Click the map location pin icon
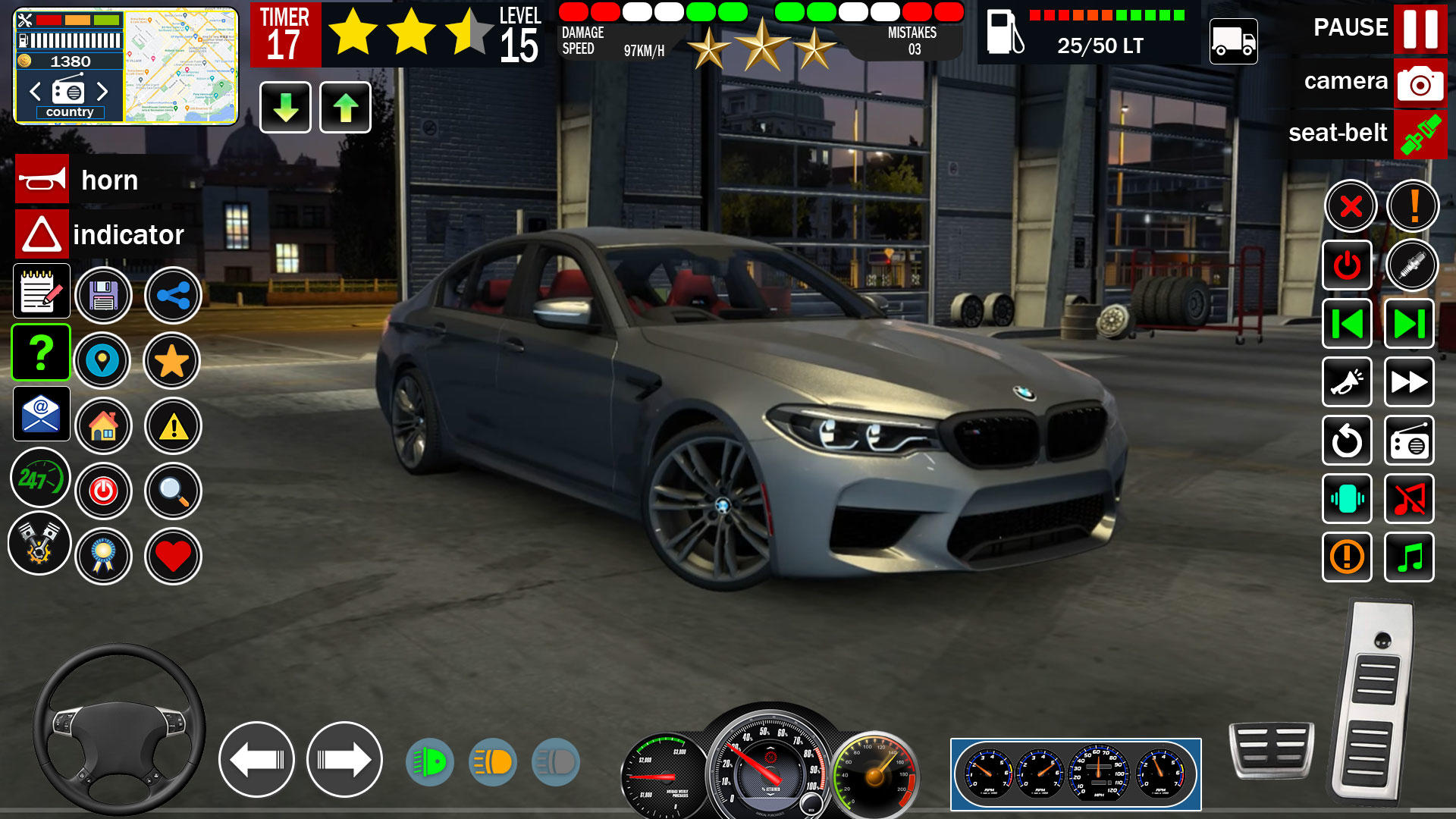The height and width of the screenshot is (819, 1456). [x=104, y=362]
